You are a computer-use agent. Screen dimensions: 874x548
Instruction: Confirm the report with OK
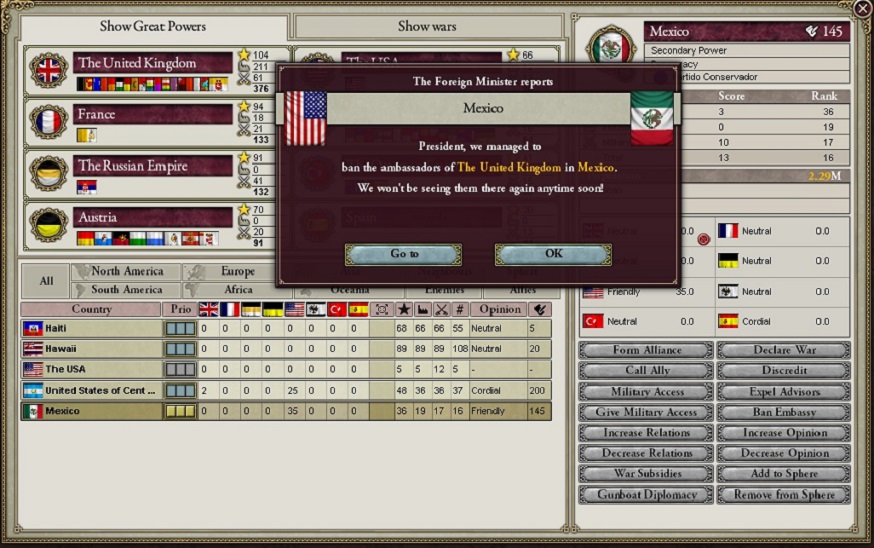click(x=553, y=254)
